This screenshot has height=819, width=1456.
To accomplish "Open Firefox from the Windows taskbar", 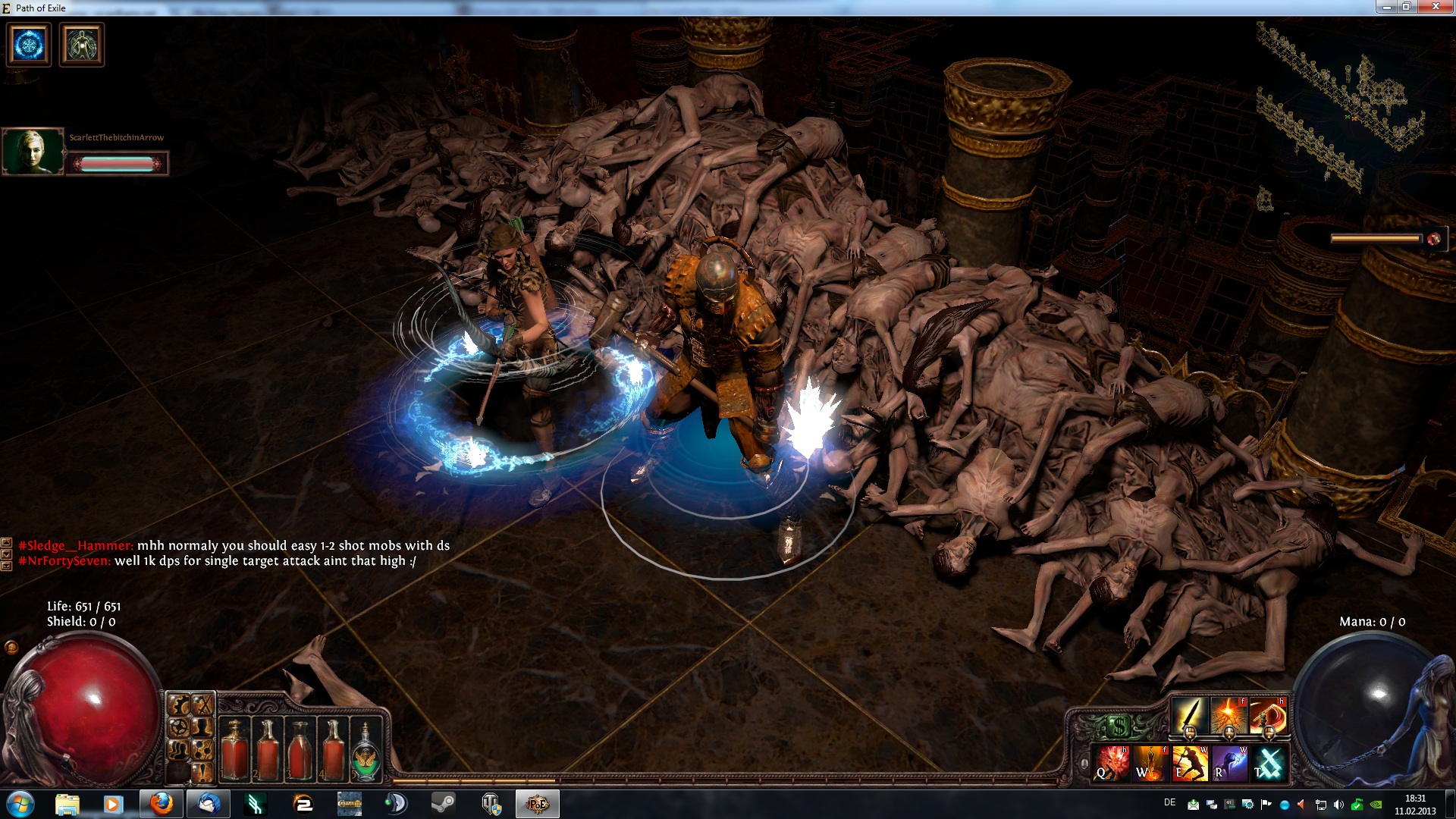I will click(x=162, y=804).
